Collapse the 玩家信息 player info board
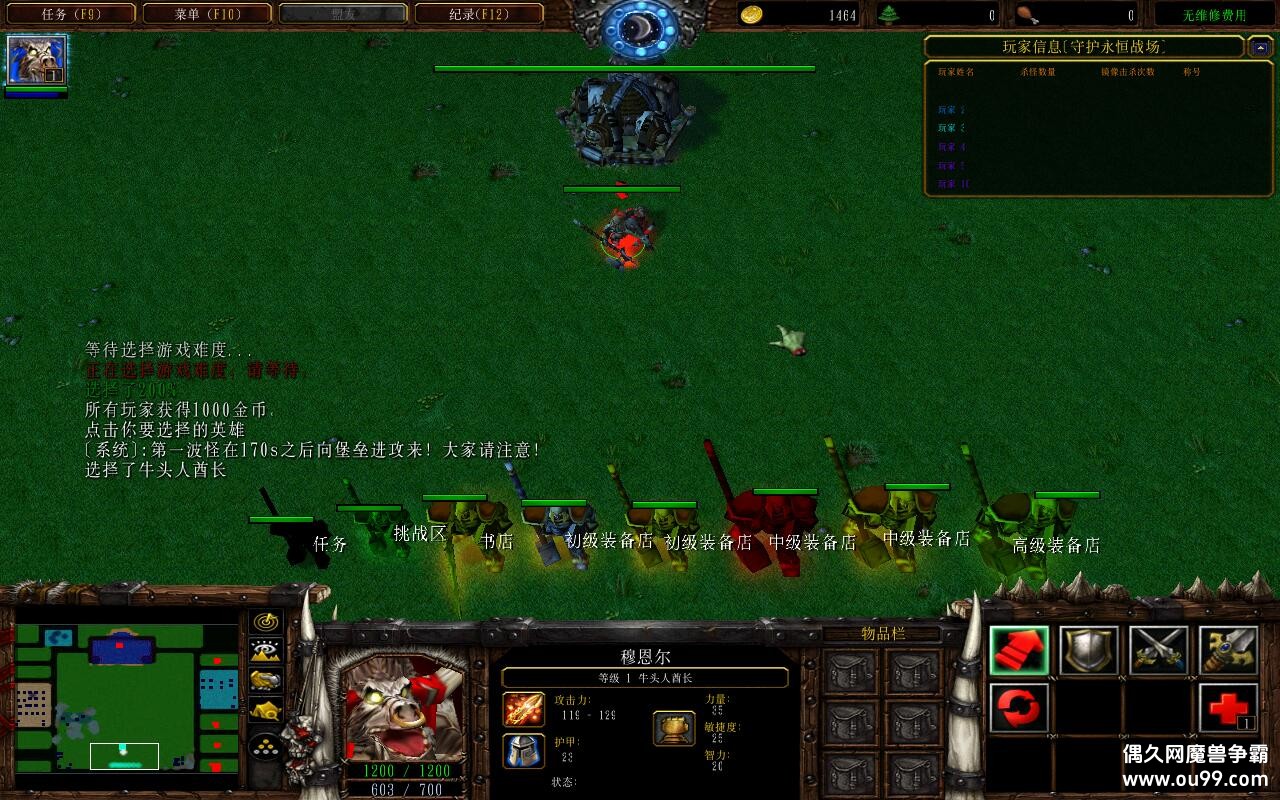 [1261, 47]
